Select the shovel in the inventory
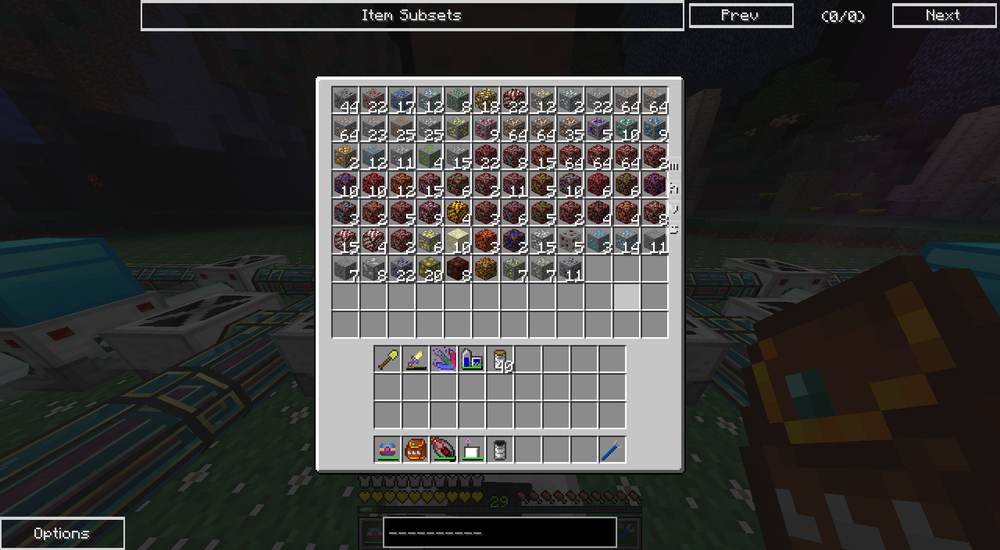 [388, 359]
